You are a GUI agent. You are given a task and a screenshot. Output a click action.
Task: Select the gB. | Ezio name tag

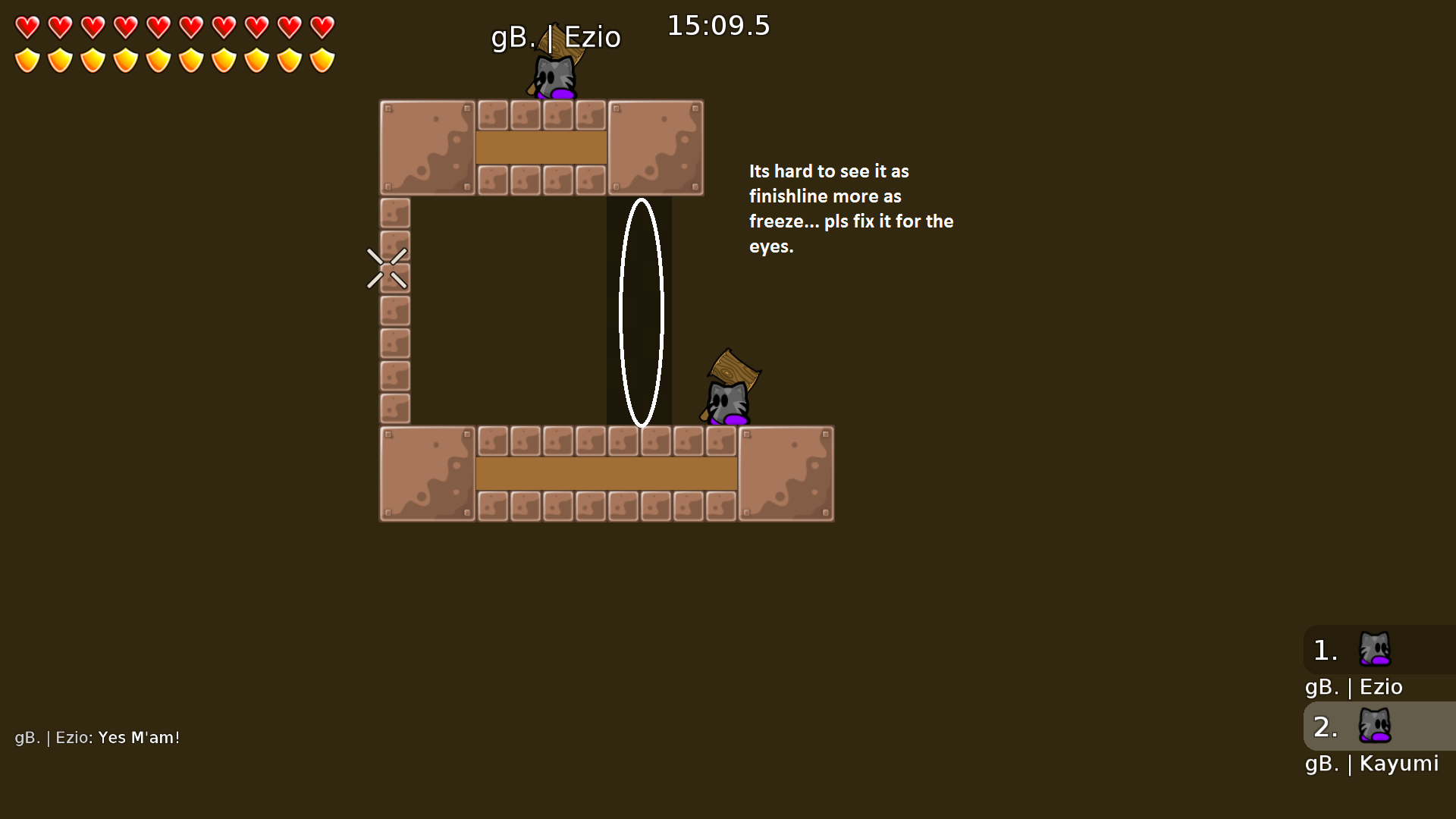pyautogui.click(x=556, y=36)
